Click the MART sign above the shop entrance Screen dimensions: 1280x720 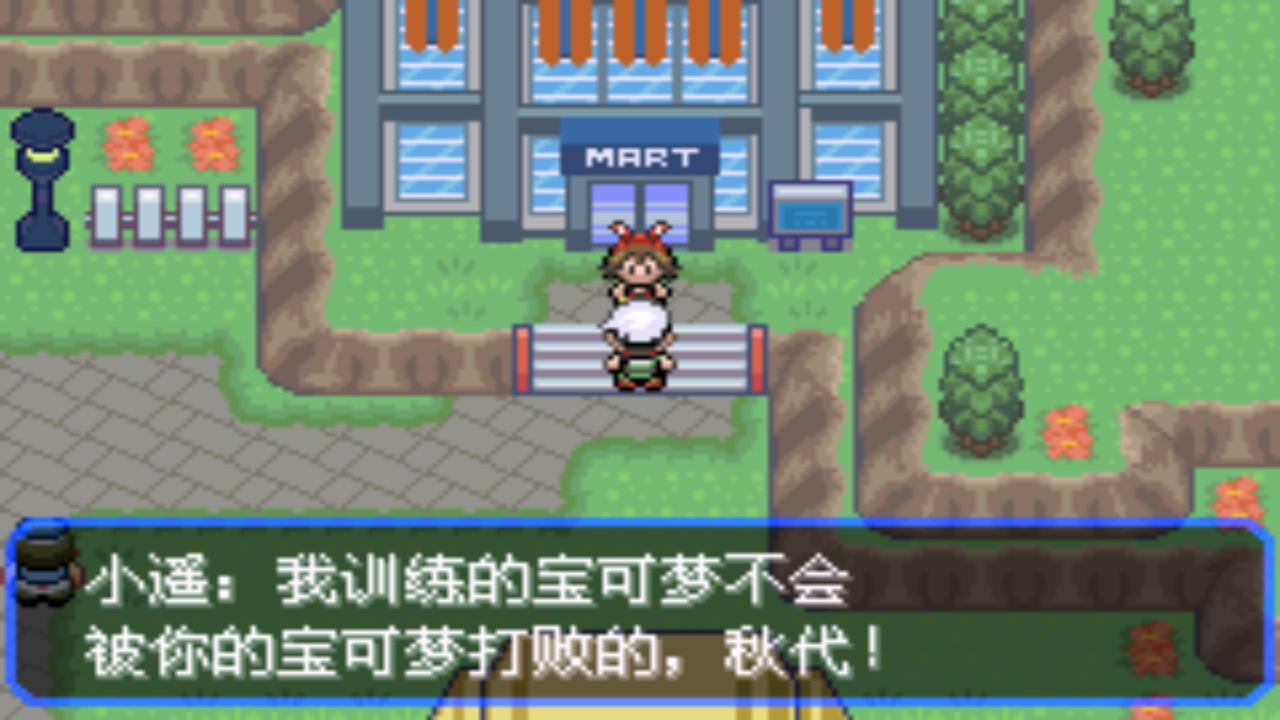pos(643,155)
